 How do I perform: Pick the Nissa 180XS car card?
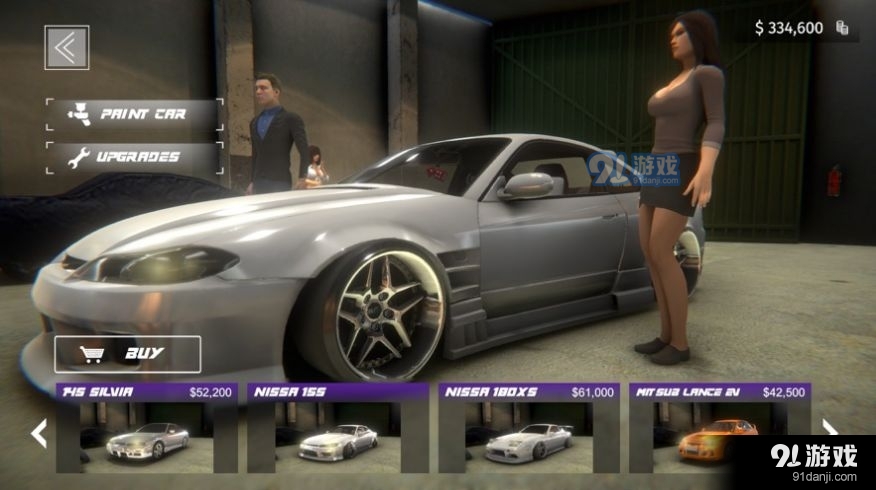coord(529,428)
